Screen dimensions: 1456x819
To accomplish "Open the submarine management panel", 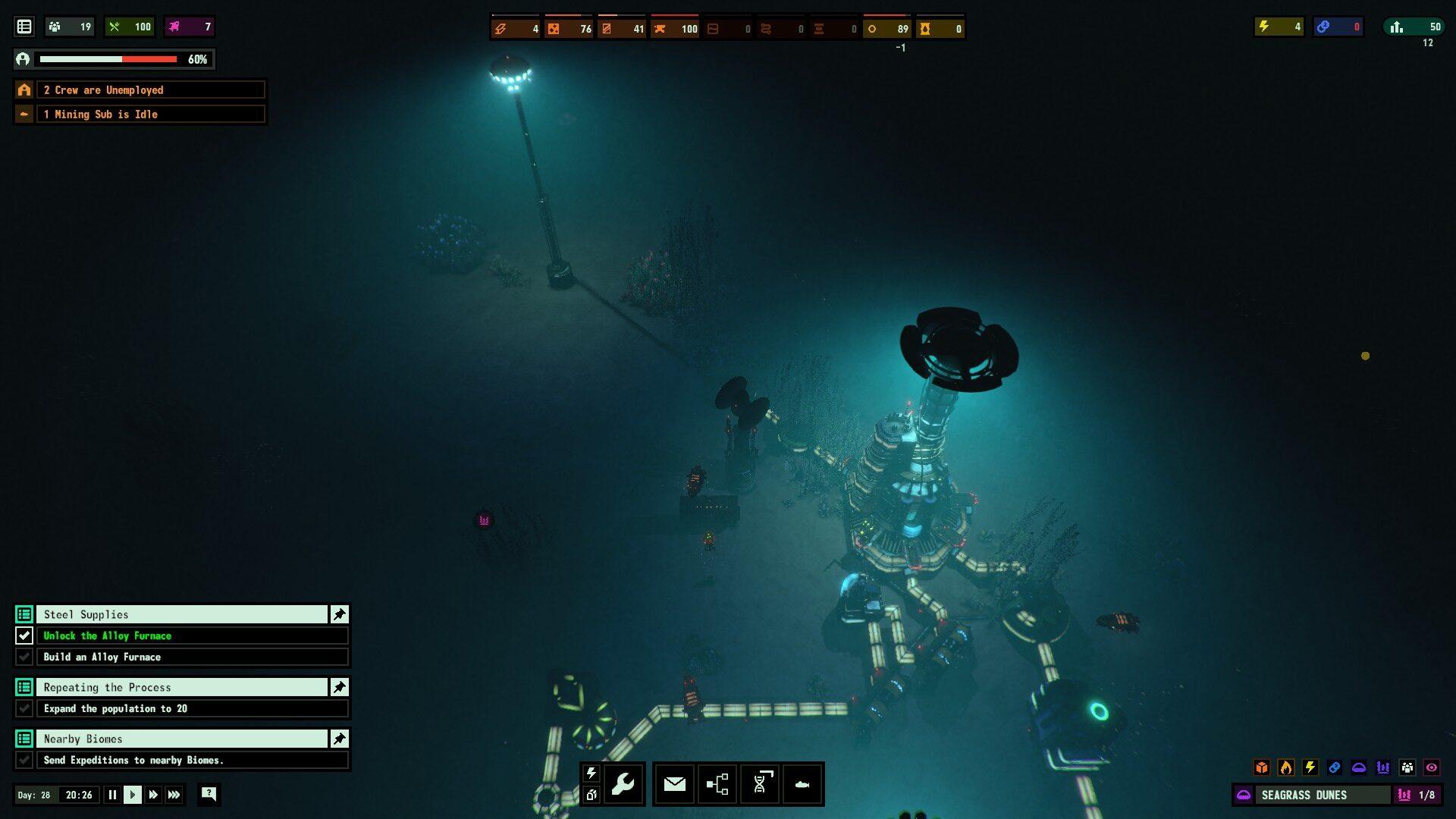I will coord(802,783).
